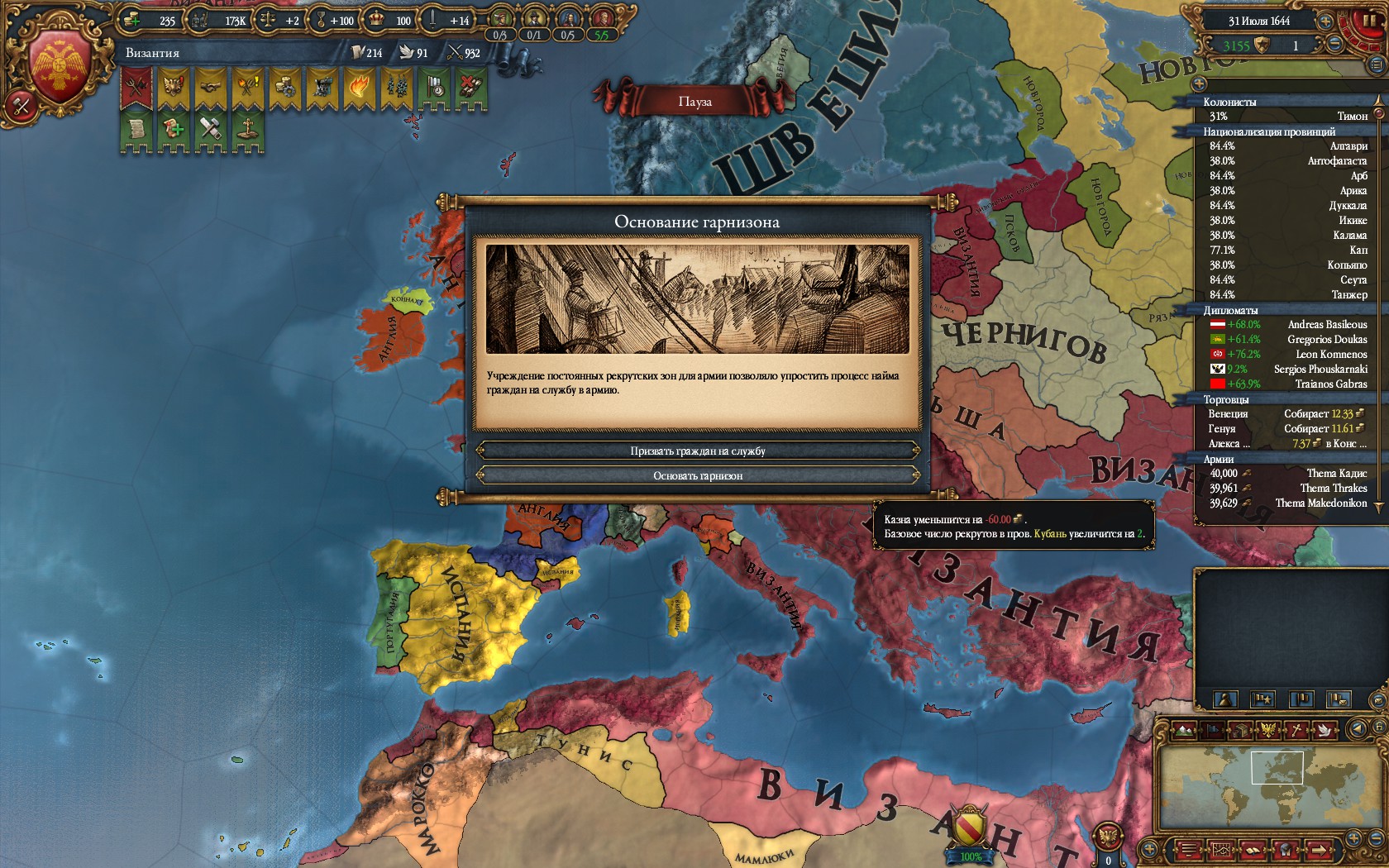
Task: Open the green grave cross alert banner
Action: pos(246,131)
